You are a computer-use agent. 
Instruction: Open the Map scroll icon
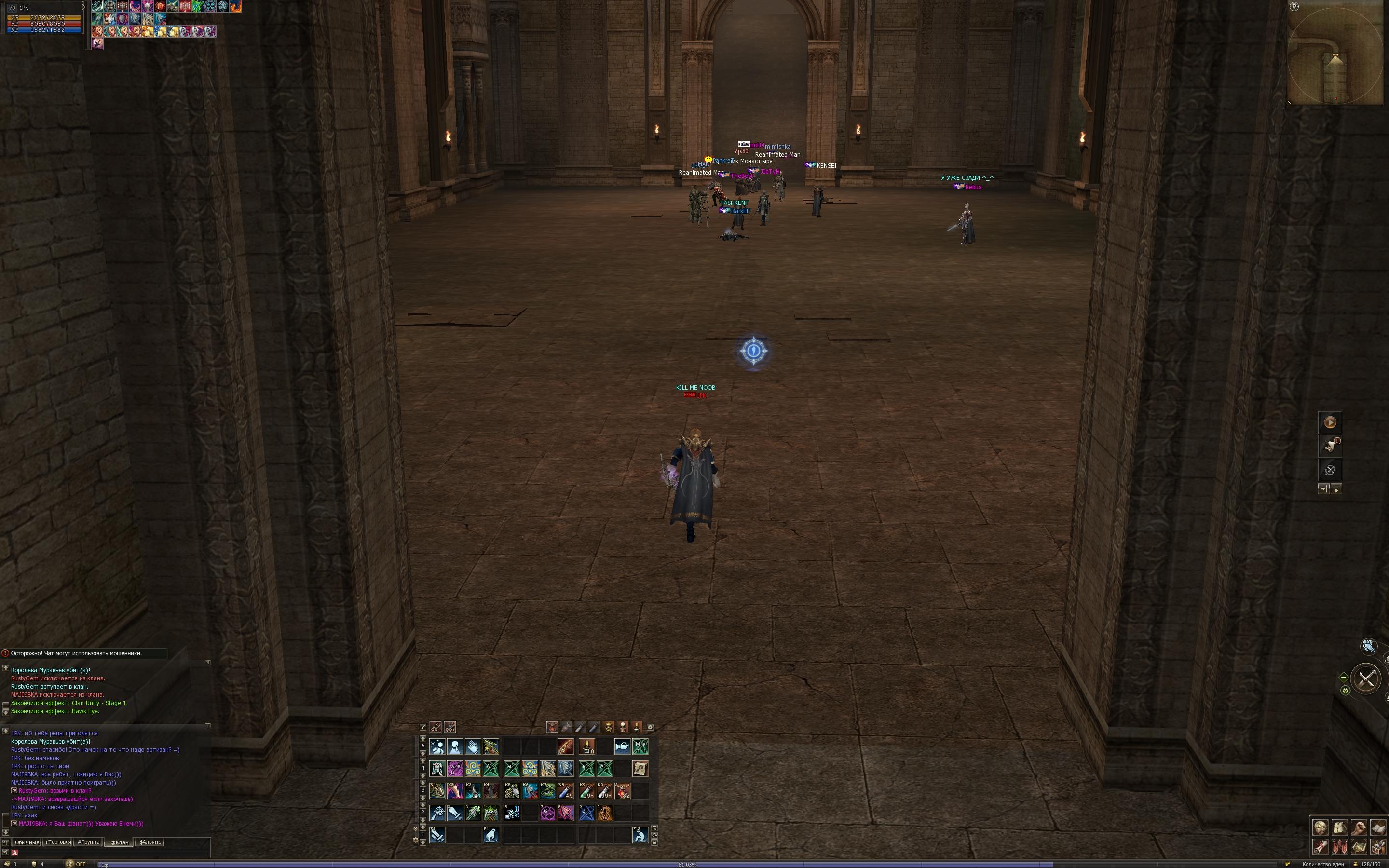pos(1359,848)
